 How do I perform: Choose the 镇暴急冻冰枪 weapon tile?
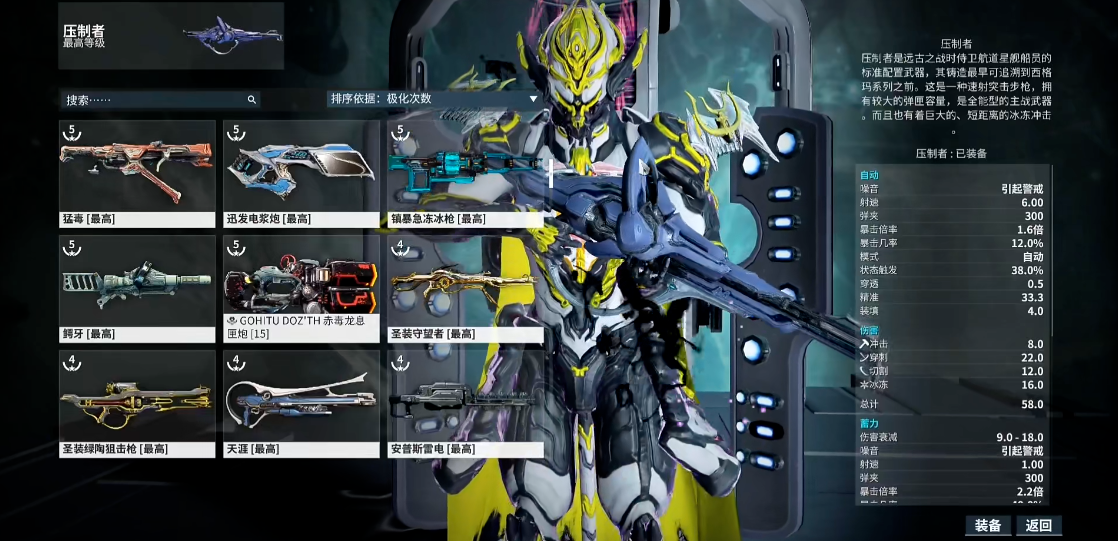465,172
